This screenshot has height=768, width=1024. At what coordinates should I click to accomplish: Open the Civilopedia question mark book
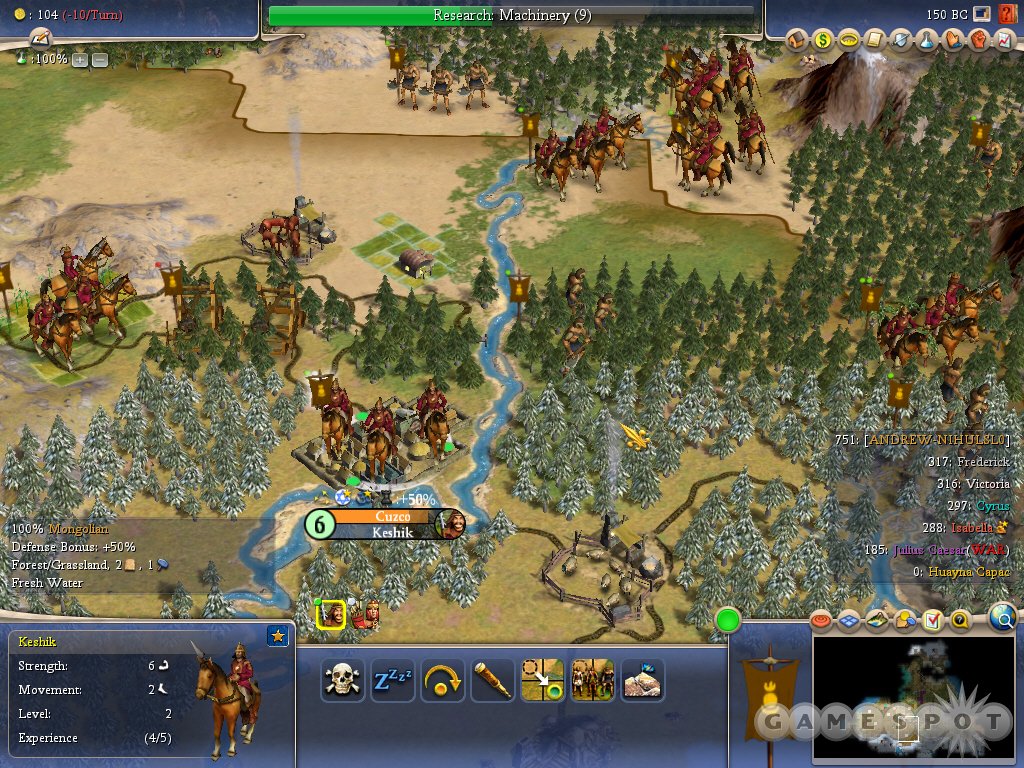(x=1006, y=14)
